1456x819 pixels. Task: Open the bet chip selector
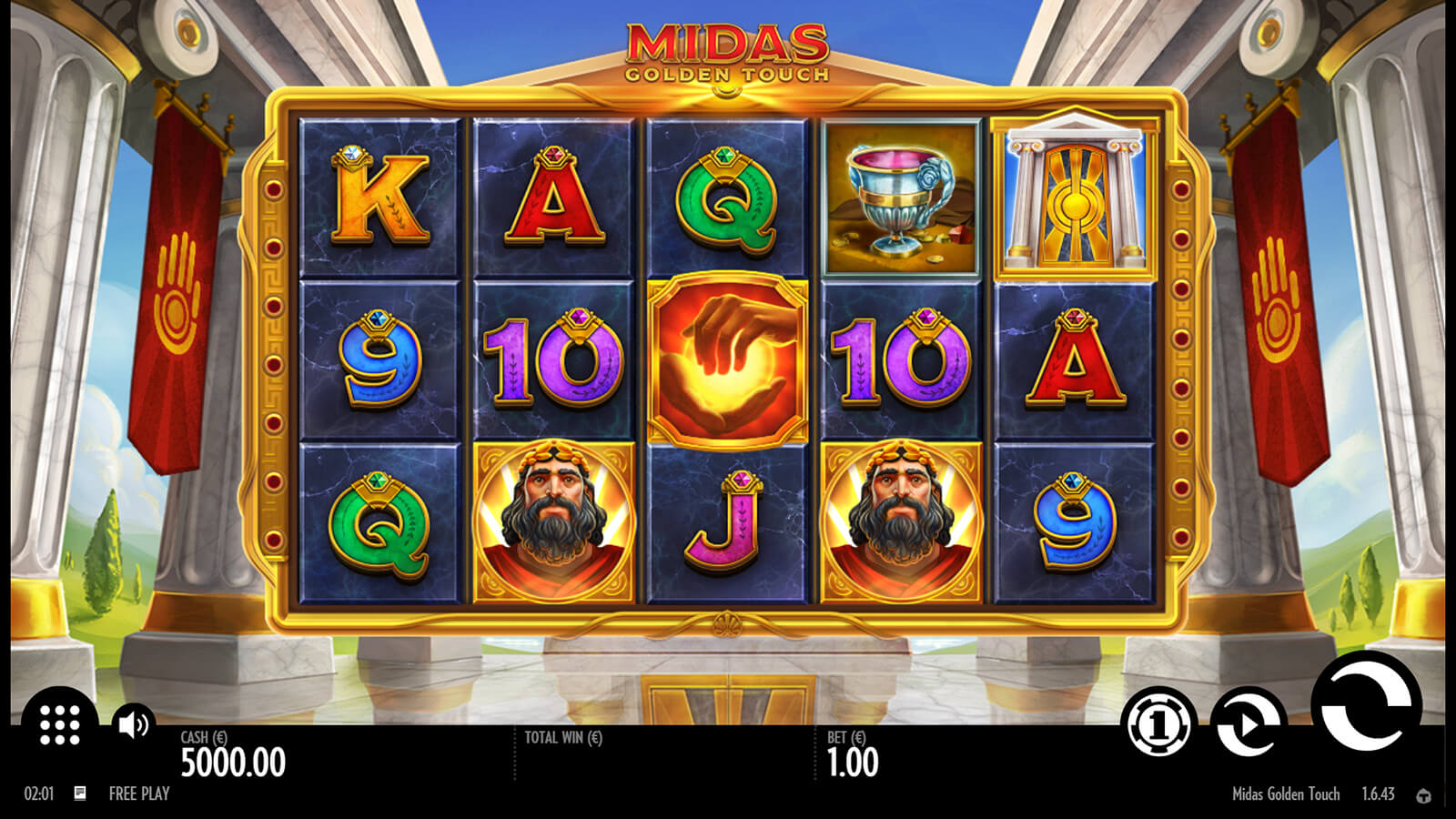click(1160, 724)
